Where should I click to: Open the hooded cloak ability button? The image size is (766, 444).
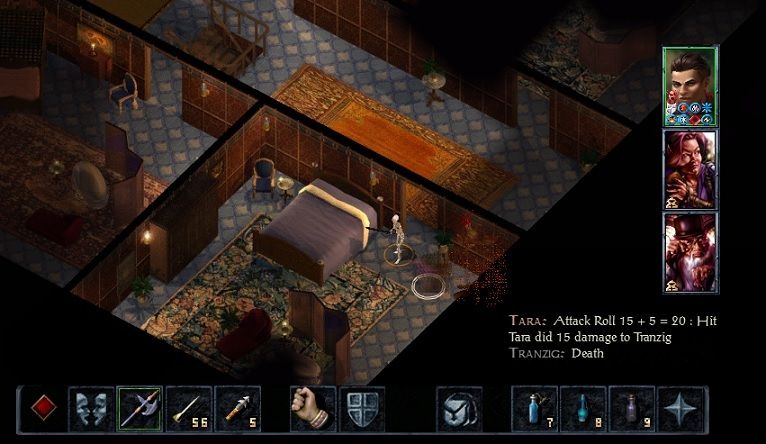459,409
